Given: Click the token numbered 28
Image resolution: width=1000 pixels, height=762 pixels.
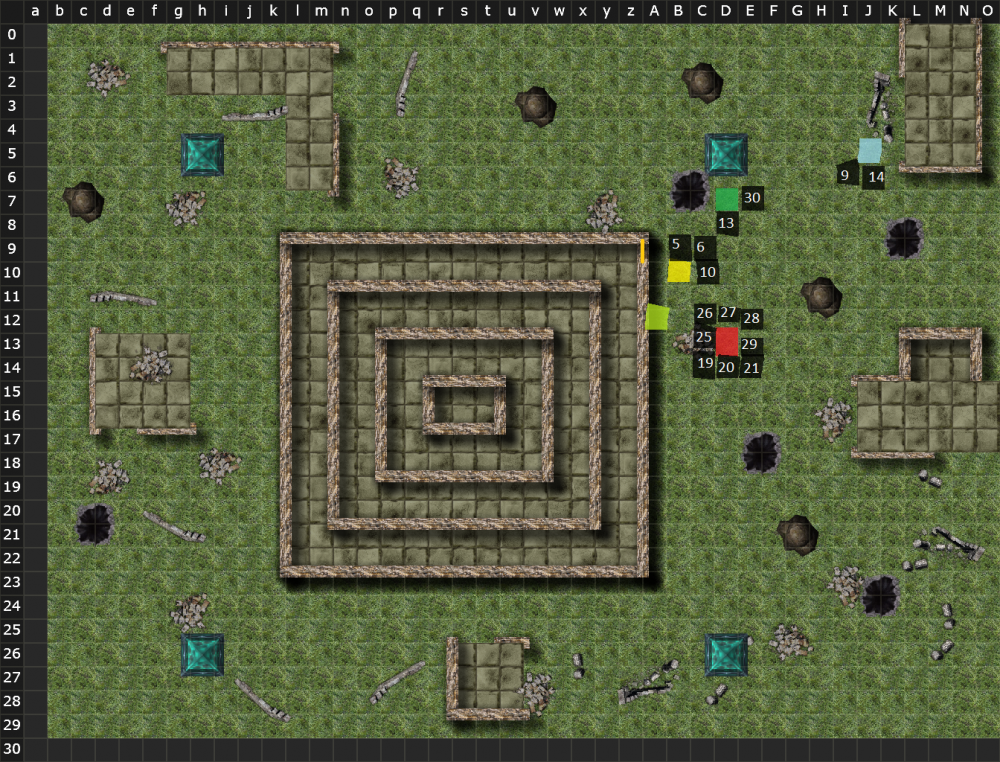Looking at the screenshot, I should point(752,319).
